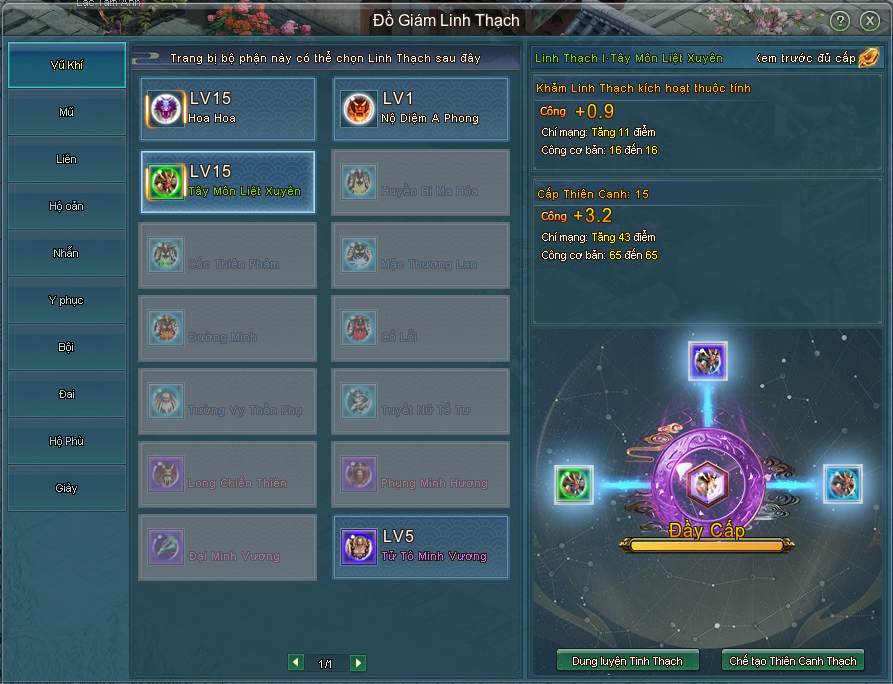Viewport: 893px width, 684px height.
Task: Pick the LV5 Tử Tô Minh Vương stone
Action: point(420,547)
